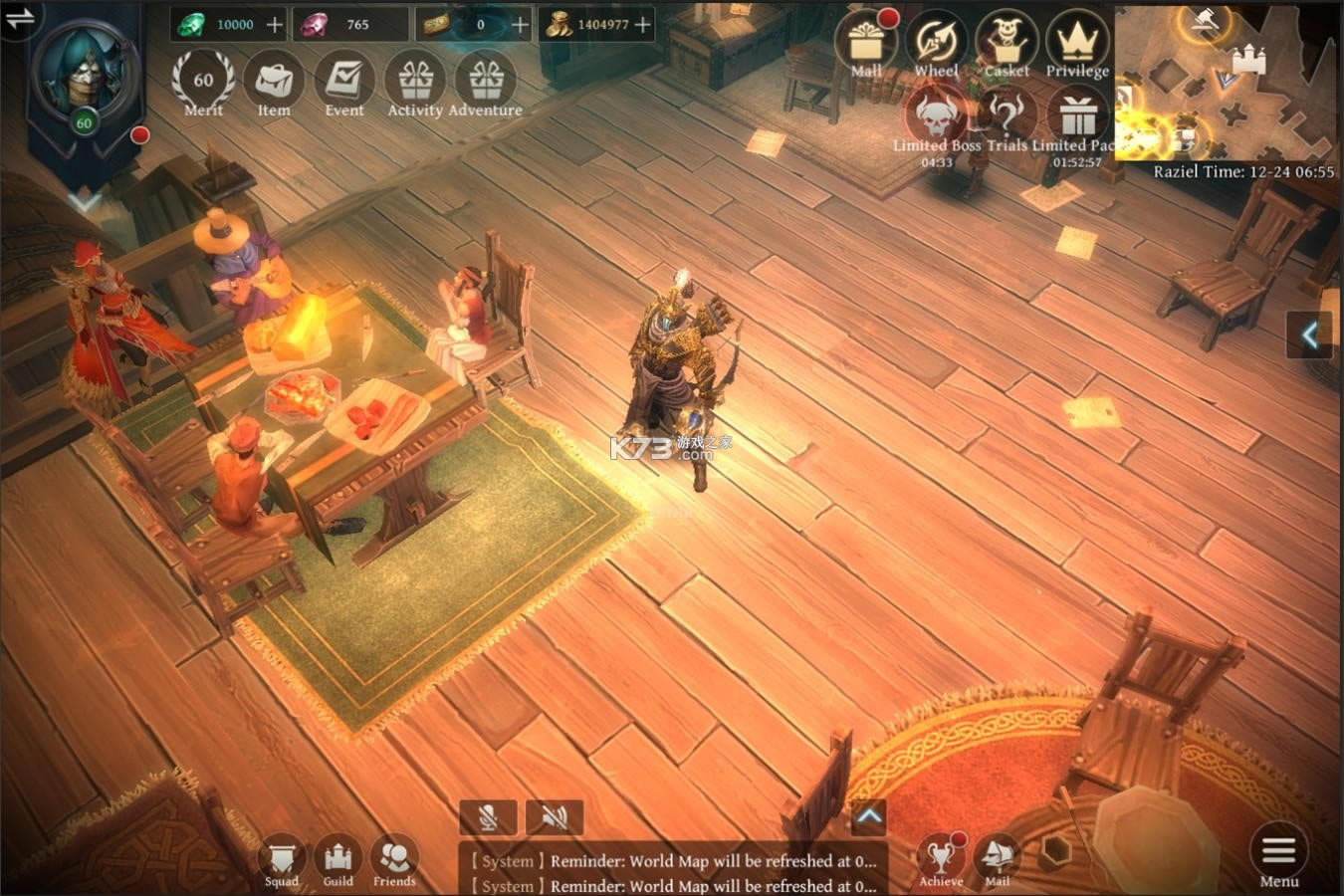Viewport: 1344px width, 896px height.
Task: Open the Trials menu
Action: click(1007, 119)
